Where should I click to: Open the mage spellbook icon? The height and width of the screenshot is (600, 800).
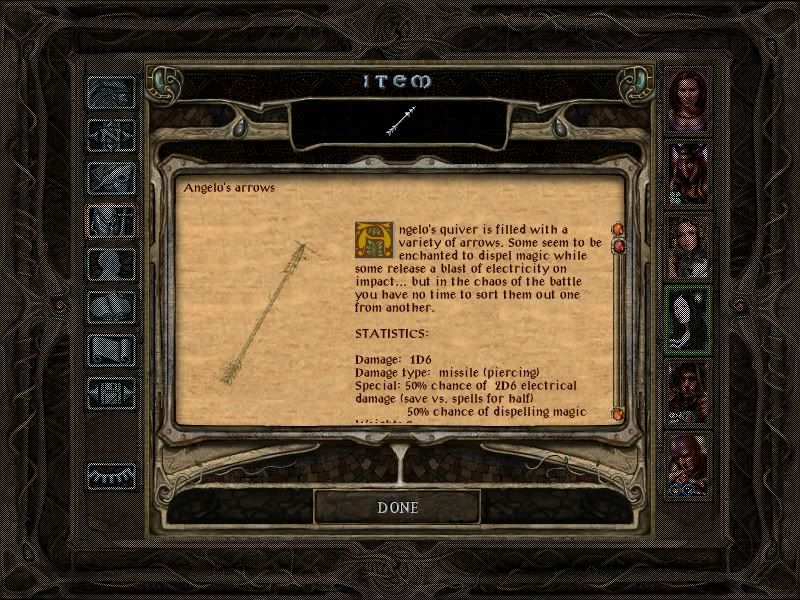tap(111, 308)
